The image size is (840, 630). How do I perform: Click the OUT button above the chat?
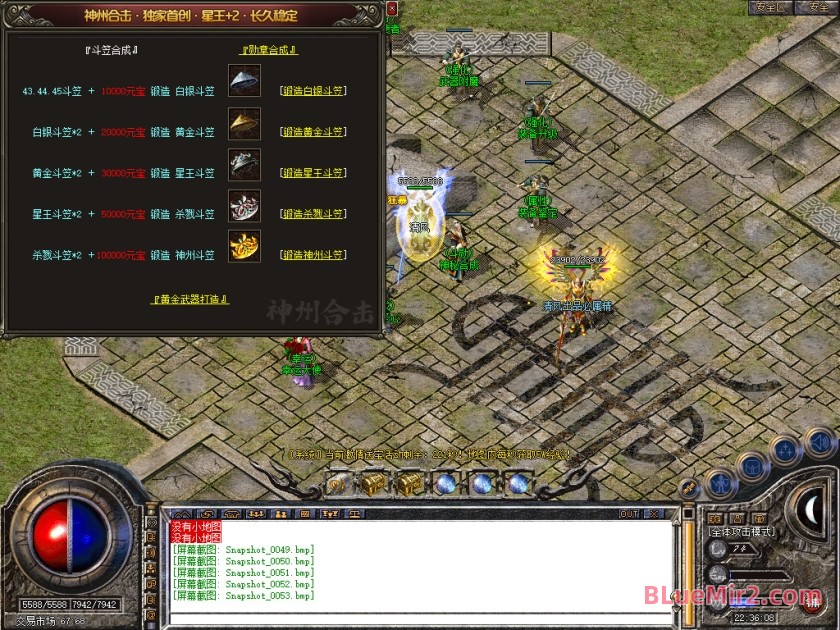point(629,514)
